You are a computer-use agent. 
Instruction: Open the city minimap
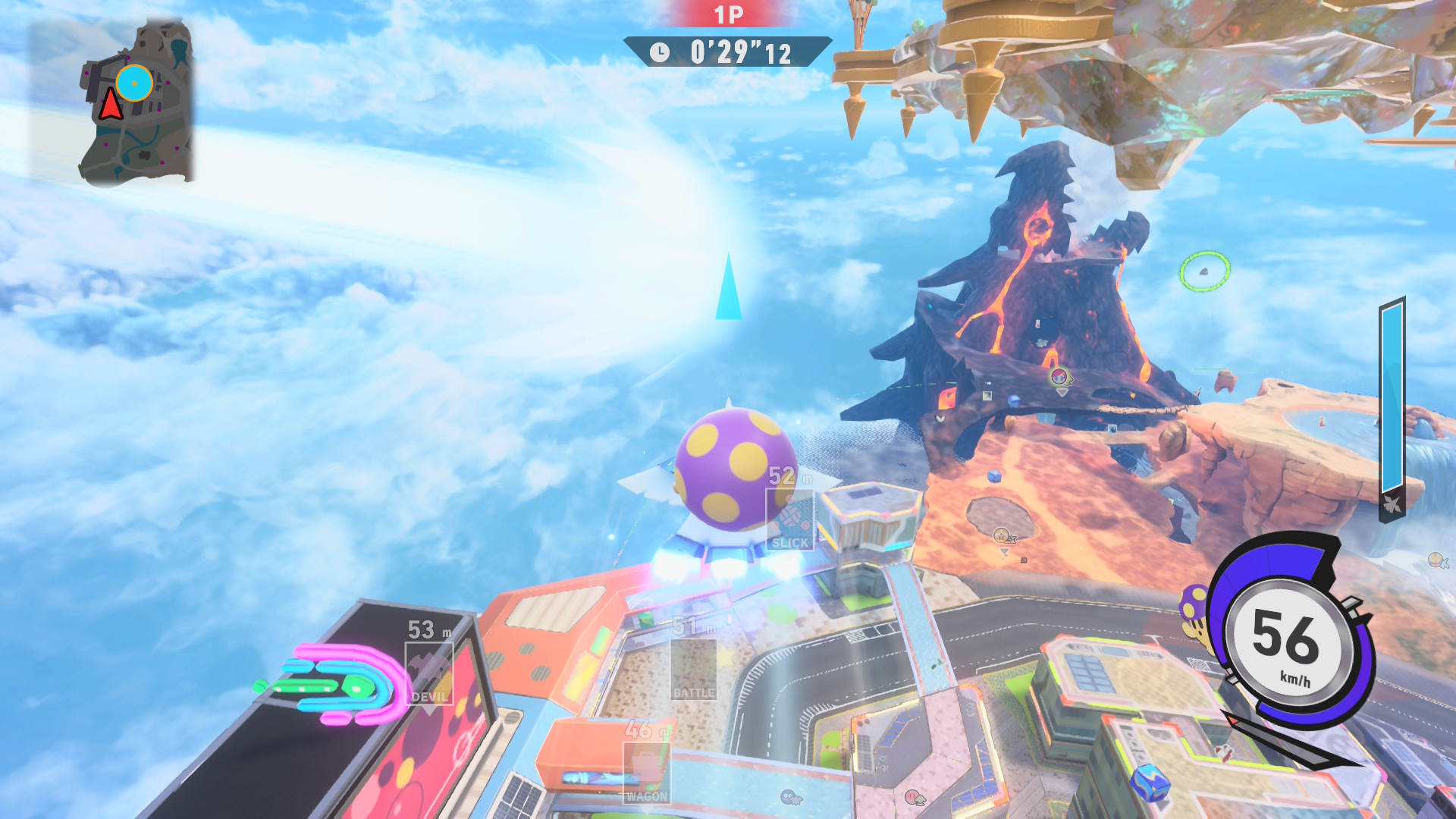click(x=136, y=102)
